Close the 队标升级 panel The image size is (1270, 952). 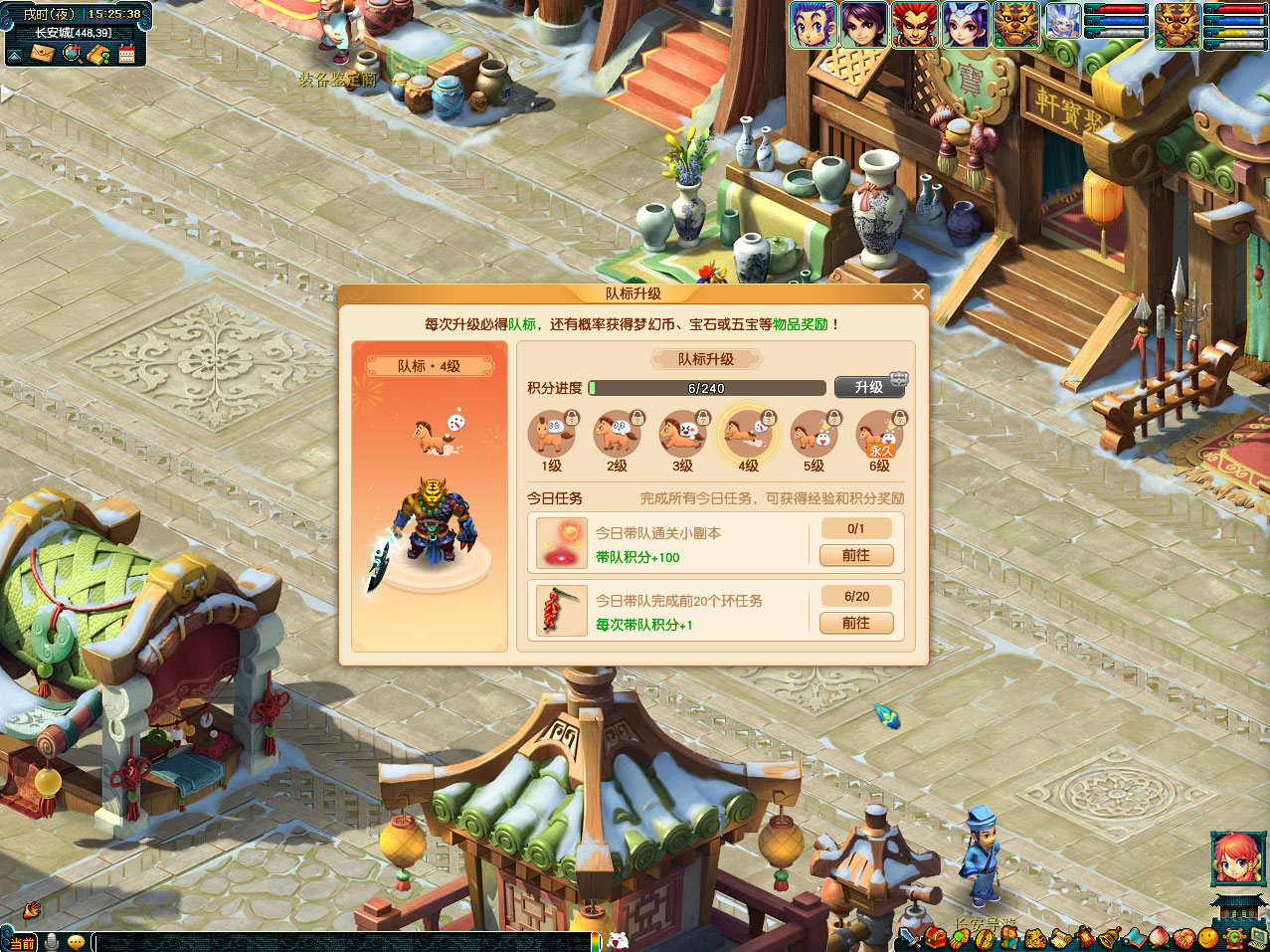tap(918, 293)
